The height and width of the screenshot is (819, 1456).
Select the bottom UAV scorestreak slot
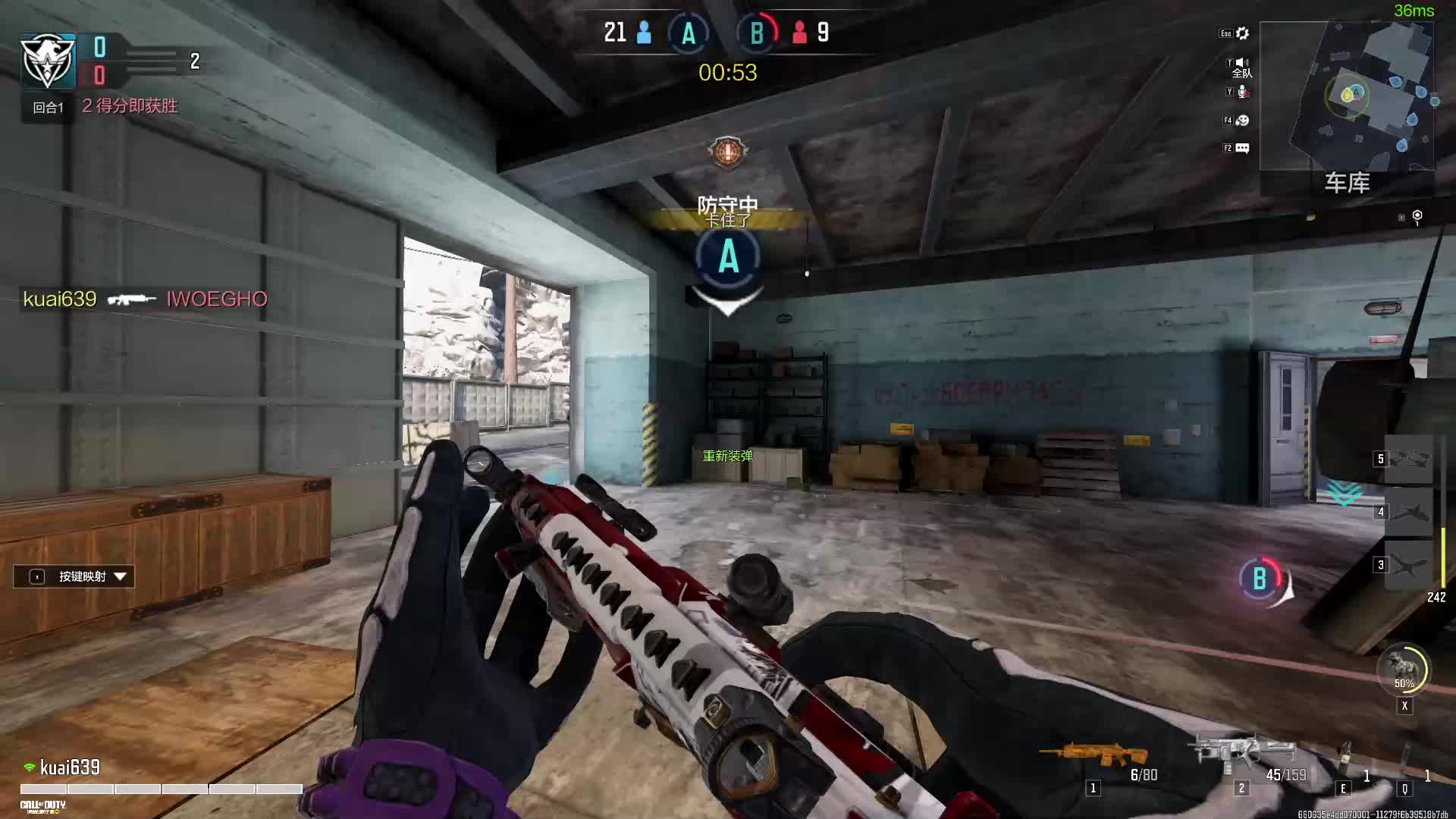[1408, 565]
